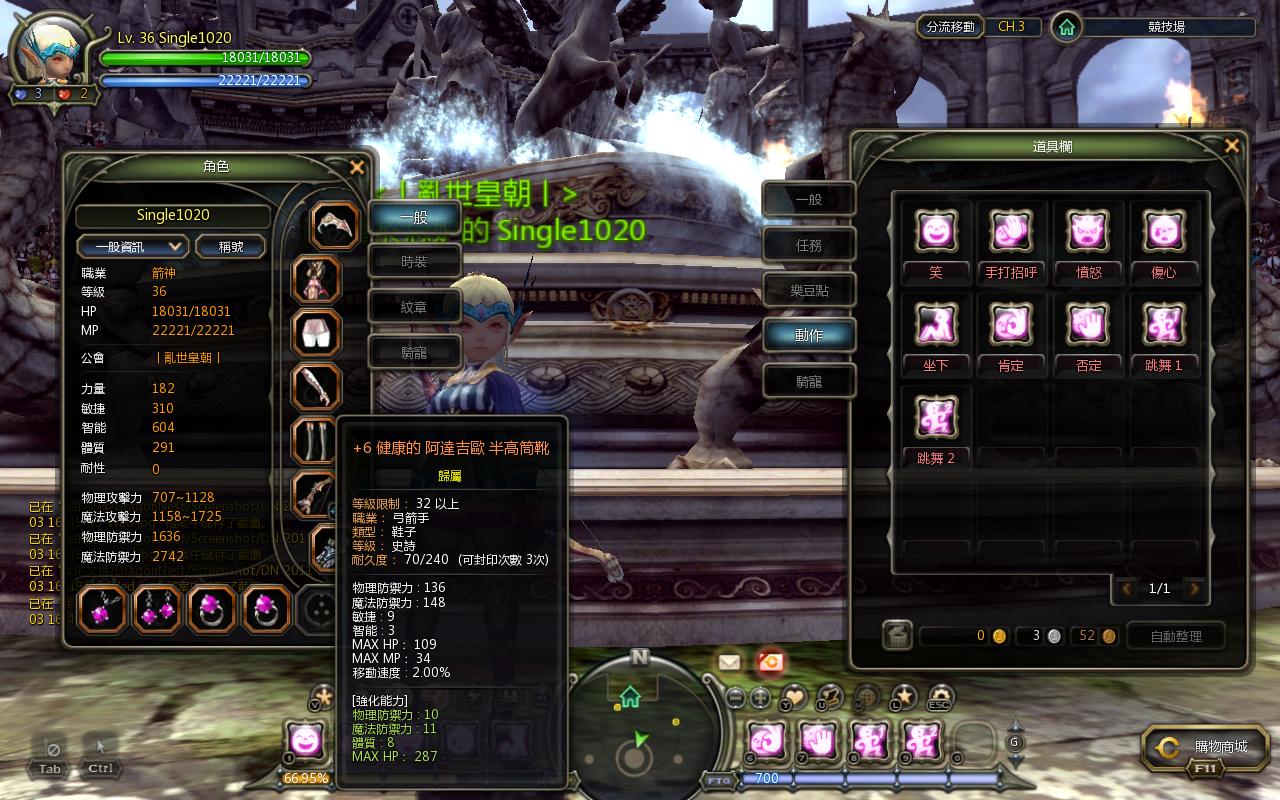
Task: Click the 分流移動 channel move button
Action: click(950, 27)
